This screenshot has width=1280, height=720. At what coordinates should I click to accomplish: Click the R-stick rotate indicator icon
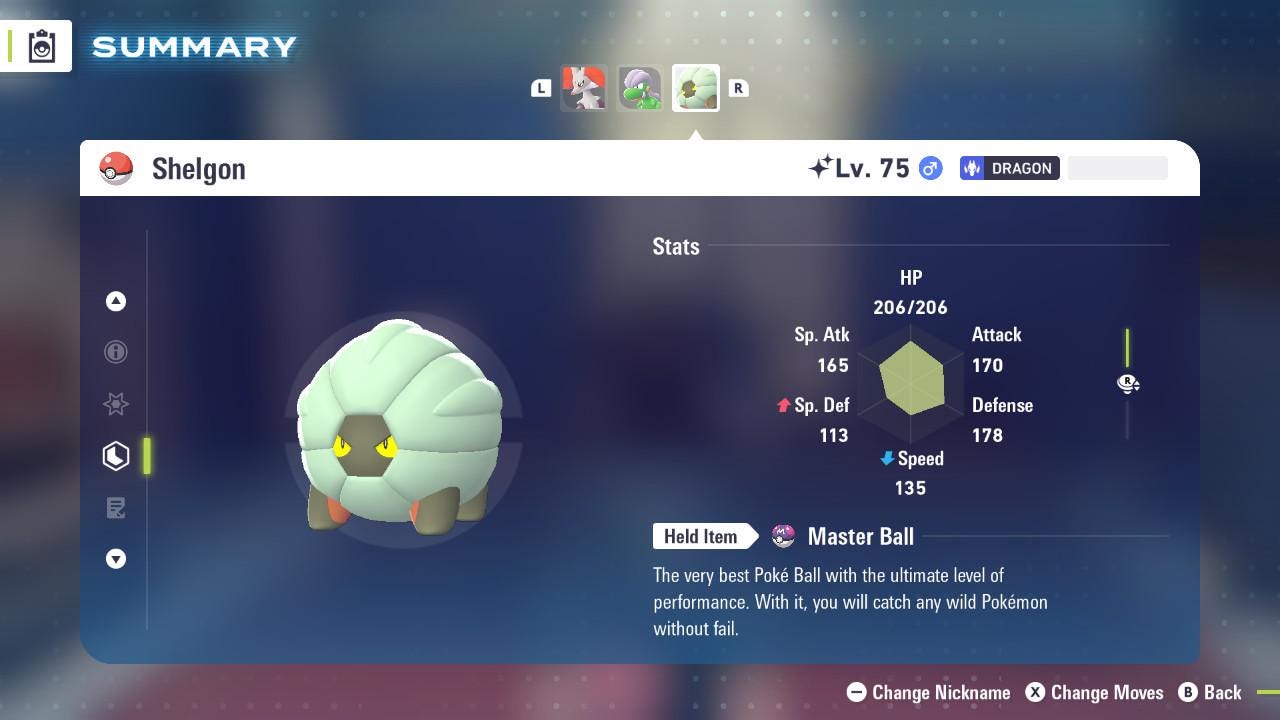[1128, 383]
